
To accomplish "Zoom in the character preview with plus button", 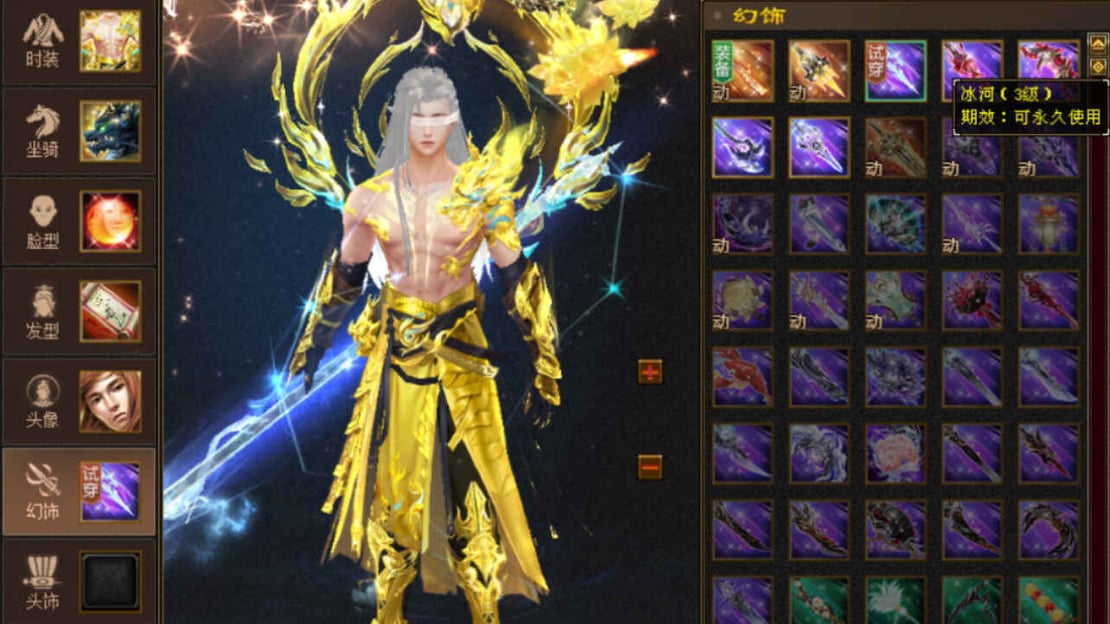I will click(650, 372).
